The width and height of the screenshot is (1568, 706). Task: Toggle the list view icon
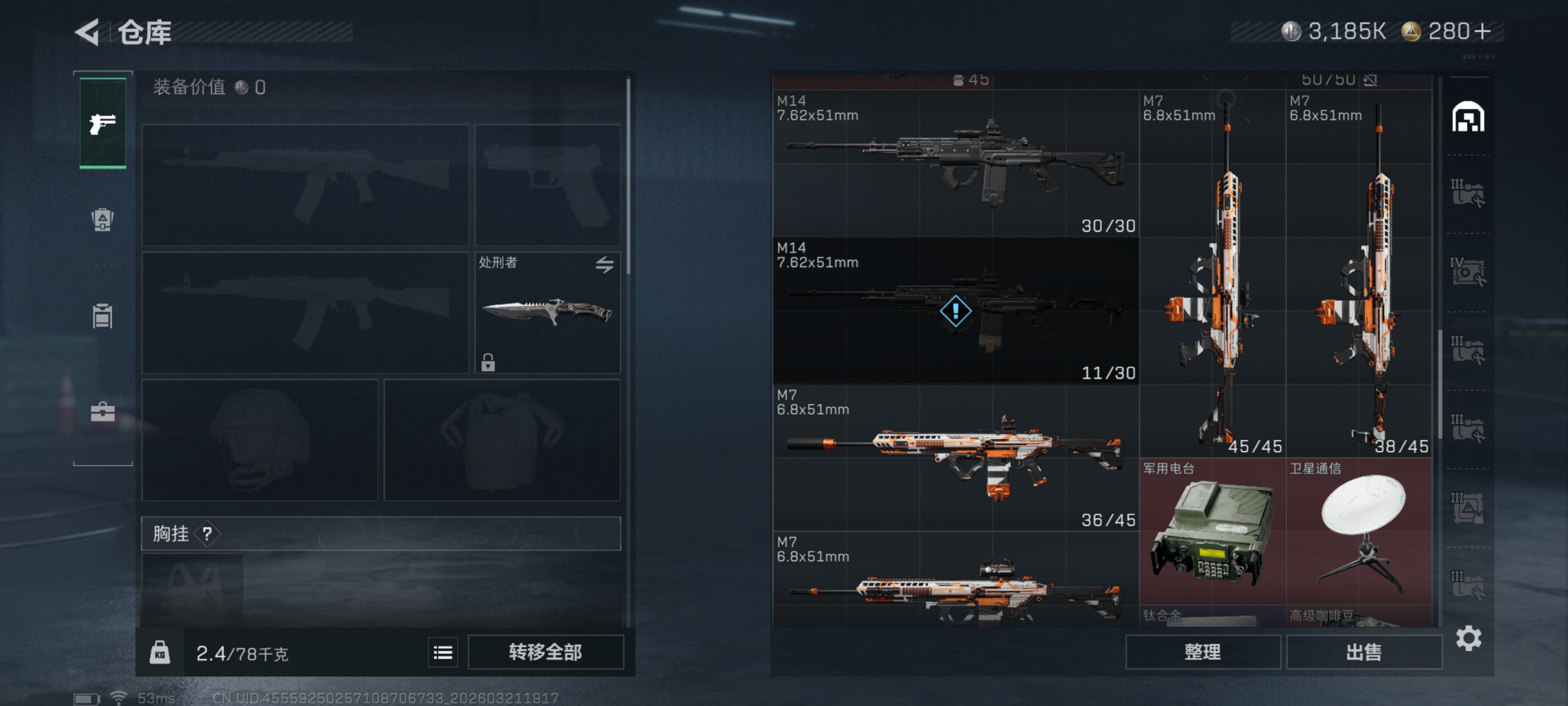[442, 653]
